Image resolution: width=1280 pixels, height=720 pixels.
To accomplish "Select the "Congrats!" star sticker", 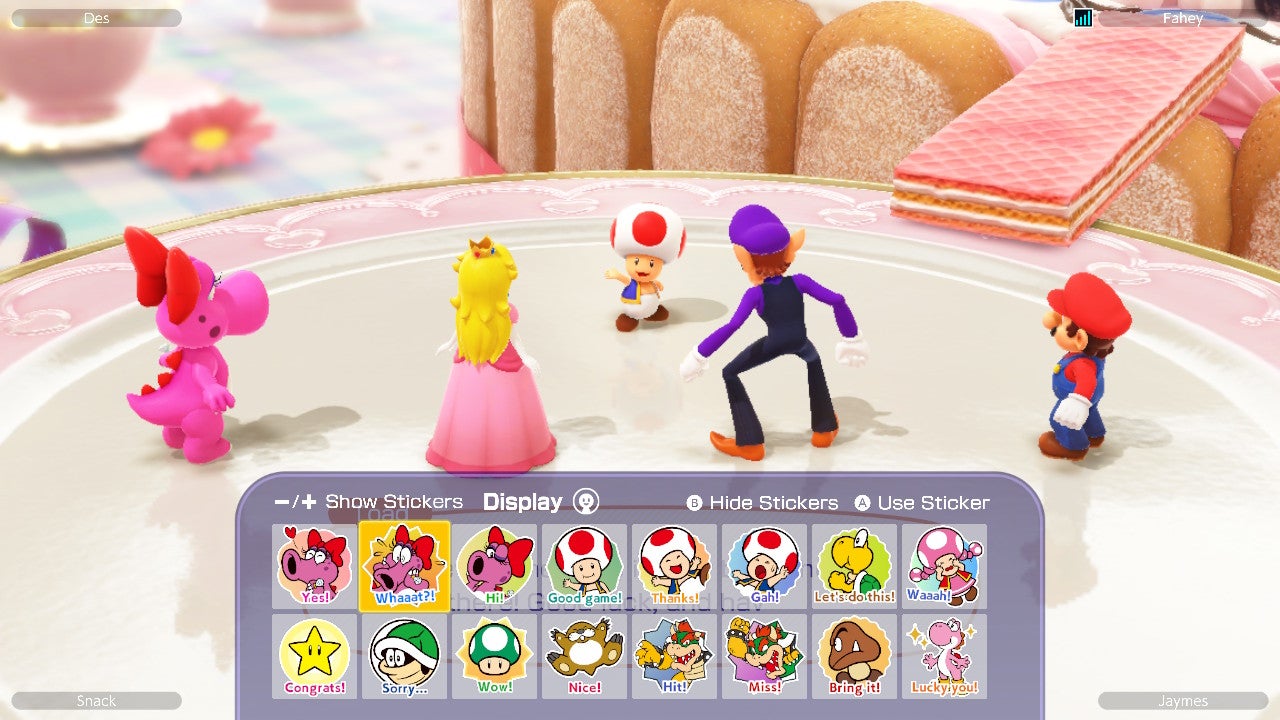I will [x=314, y=655].
